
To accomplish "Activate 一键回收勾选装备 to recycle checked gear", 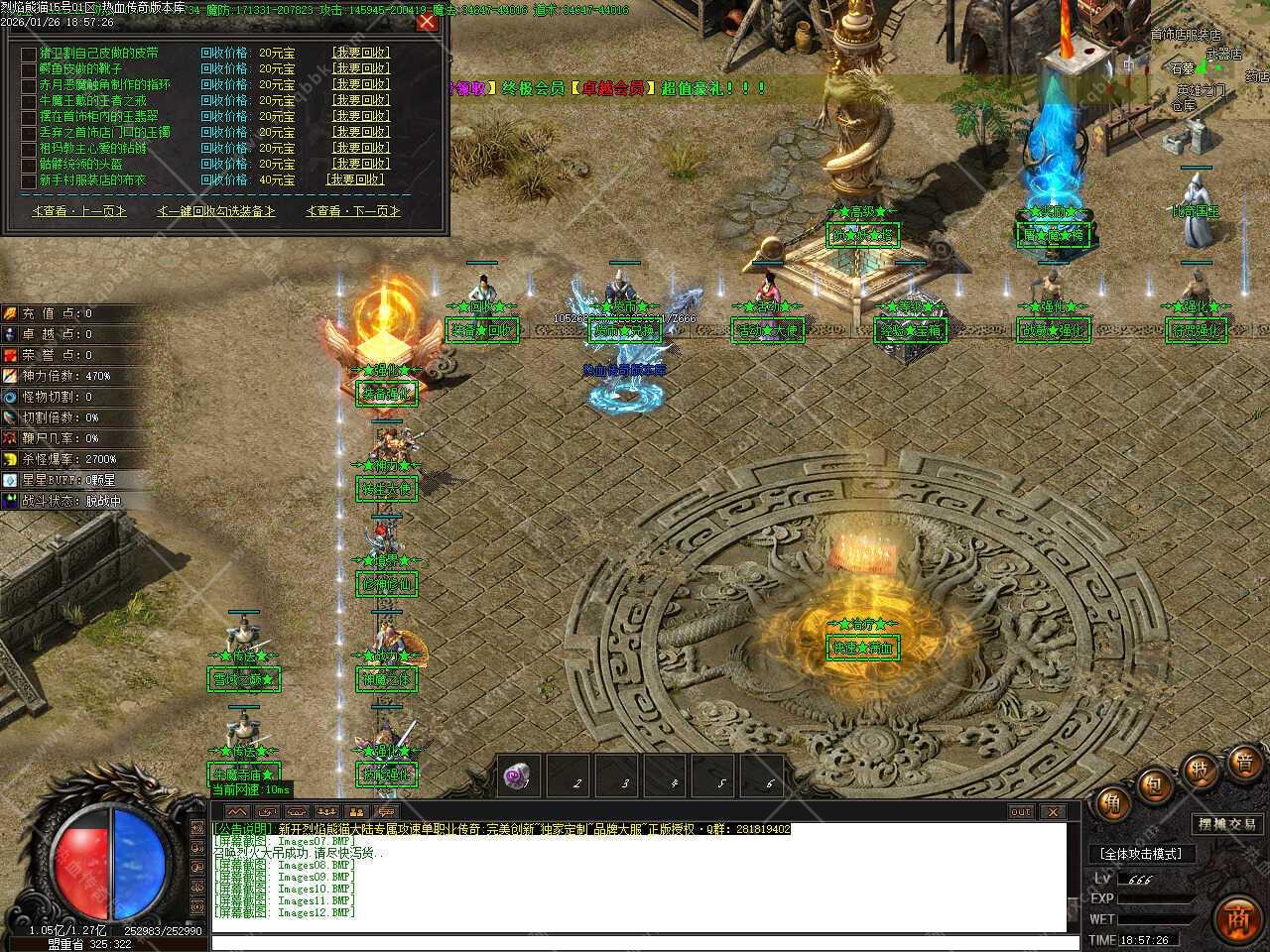I will [x=215, y=211].
